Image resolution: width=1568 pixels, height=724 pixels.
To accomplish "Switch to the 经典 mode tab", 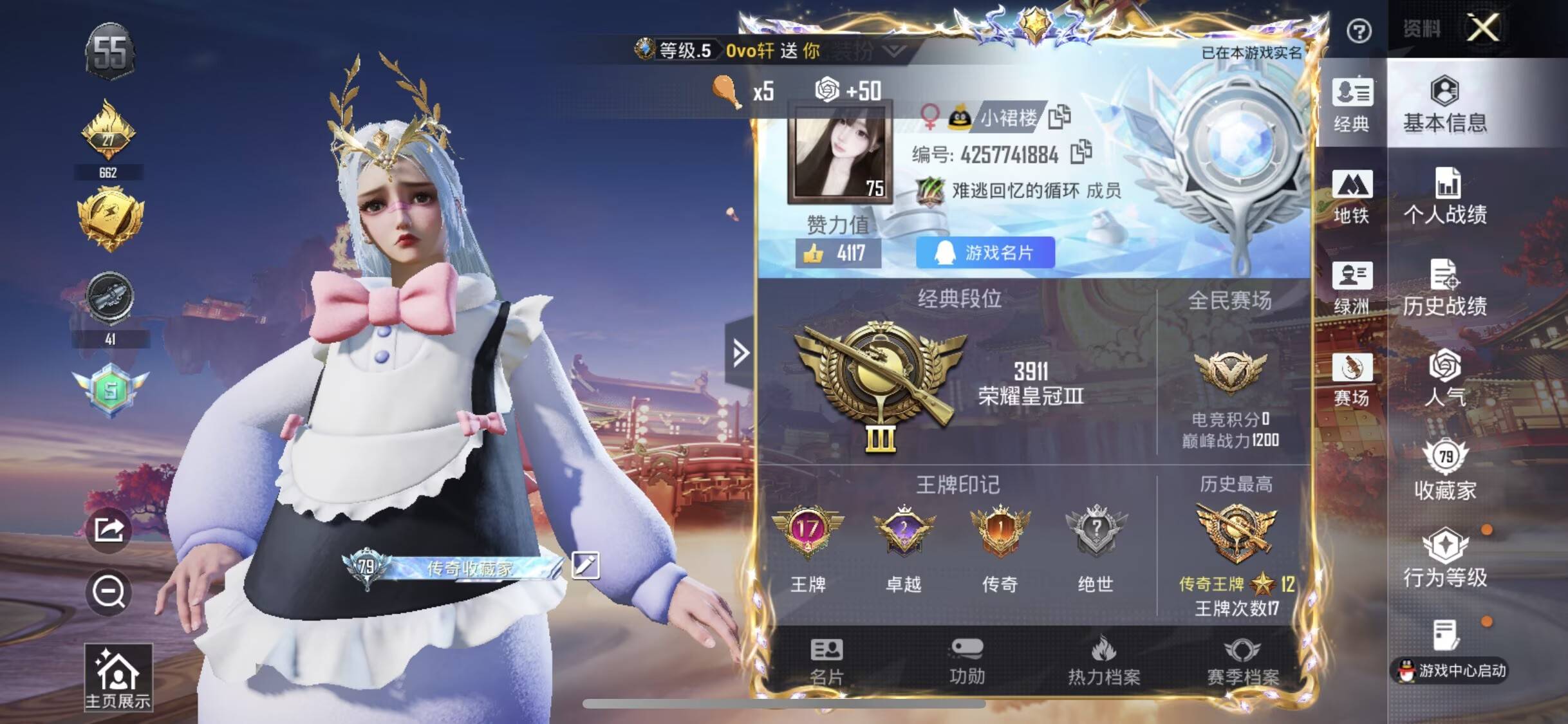I will click(x=1351, y=106).
